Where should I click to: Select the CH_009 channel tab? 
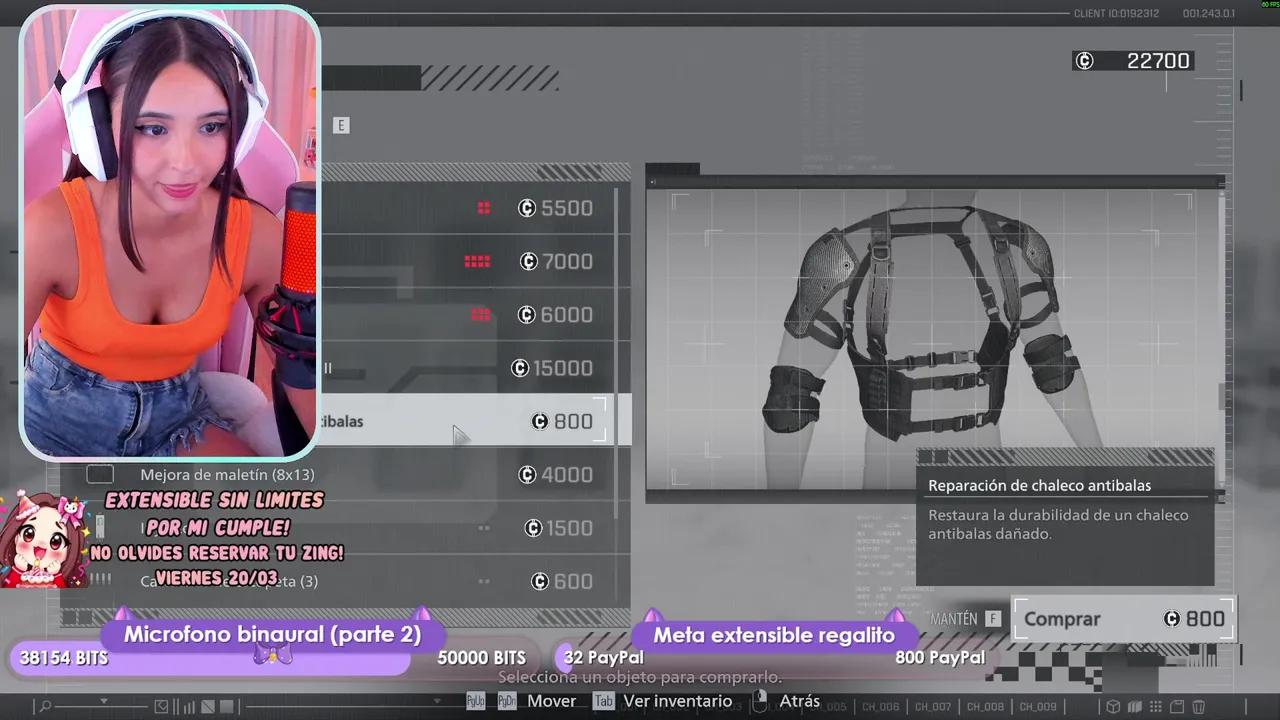(1038, 707)
